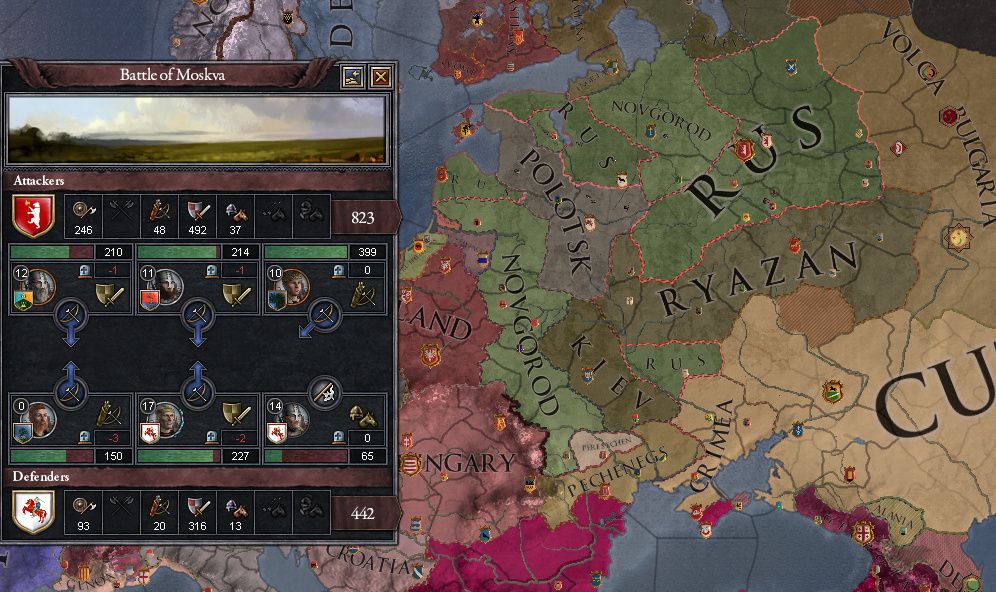
Task: Open defender left flank commander with martial 0
Action: (x=40, y=418)
